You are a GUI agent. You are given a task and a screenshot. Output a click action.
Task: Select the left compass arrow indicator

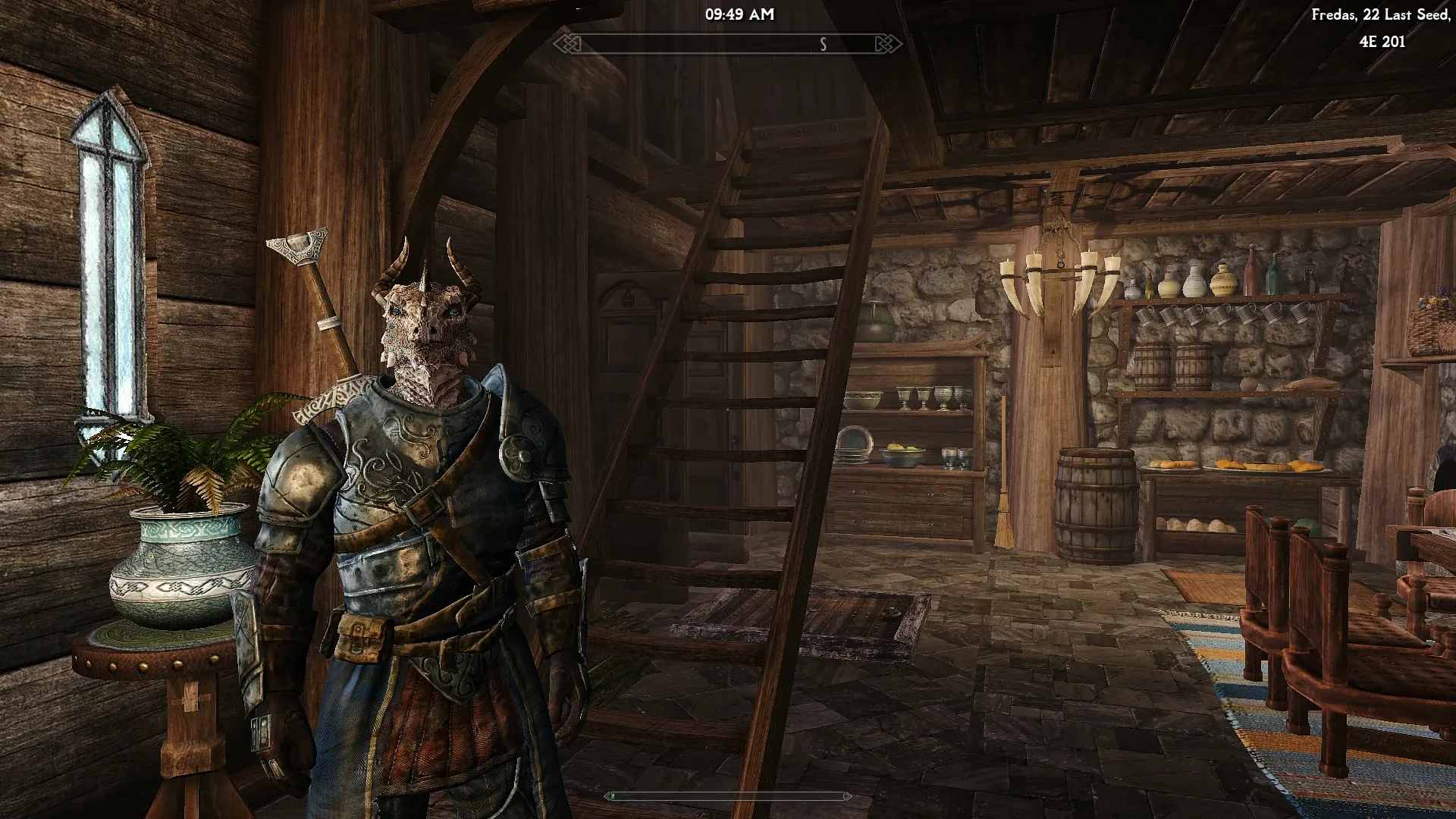click(x=565, y=45)
